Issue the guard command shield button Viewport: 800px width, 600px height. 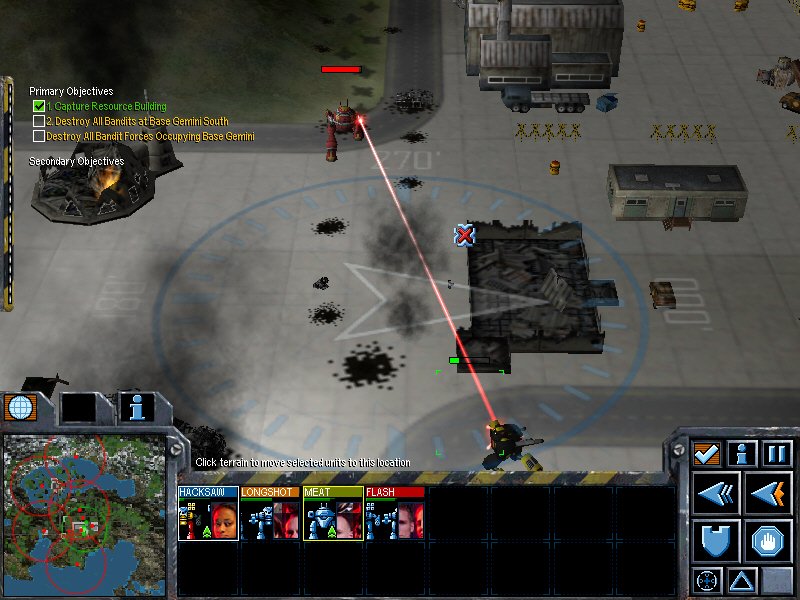(717, 540)
